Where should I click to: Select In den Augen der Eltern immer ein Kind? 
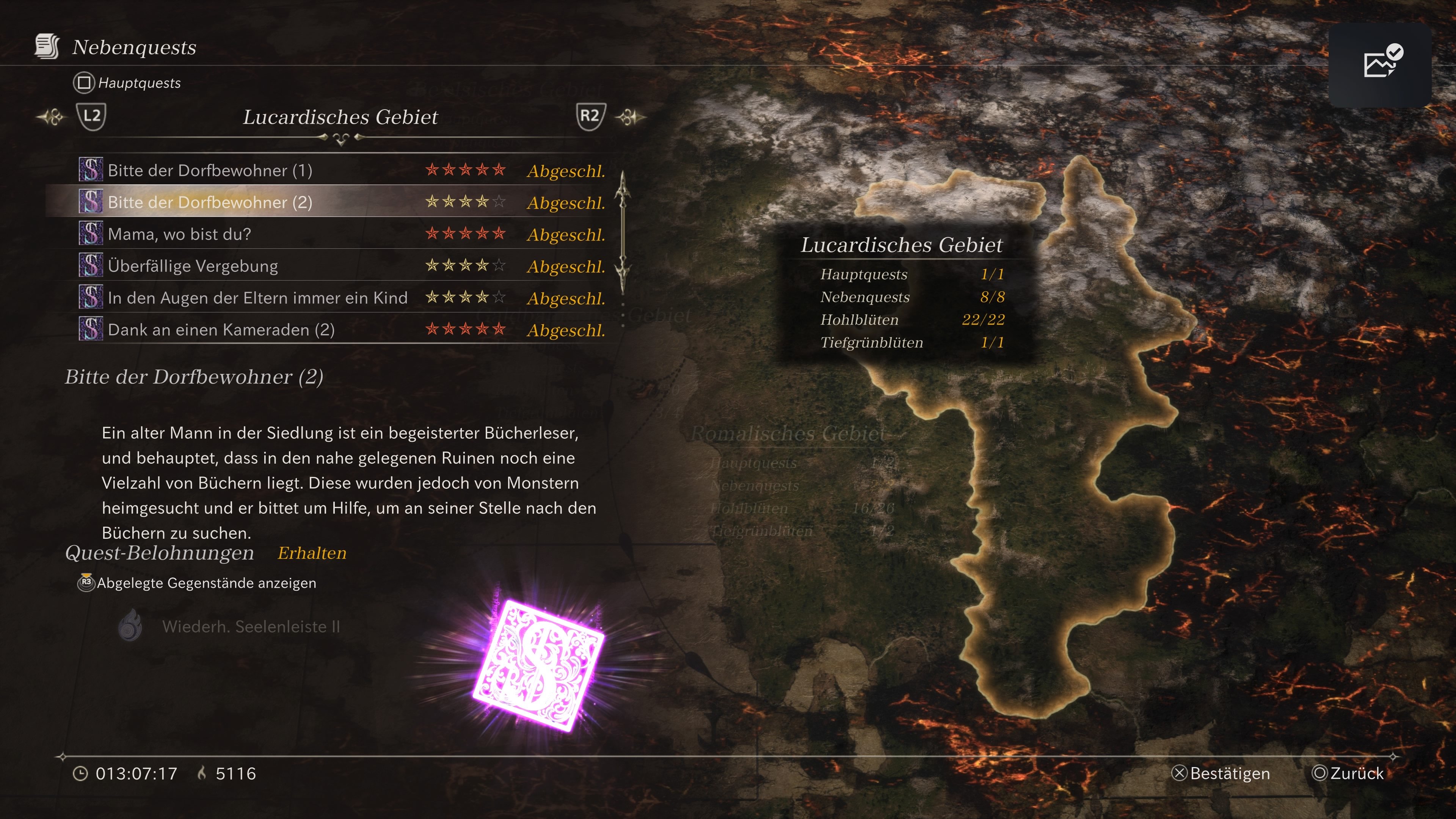341,298
